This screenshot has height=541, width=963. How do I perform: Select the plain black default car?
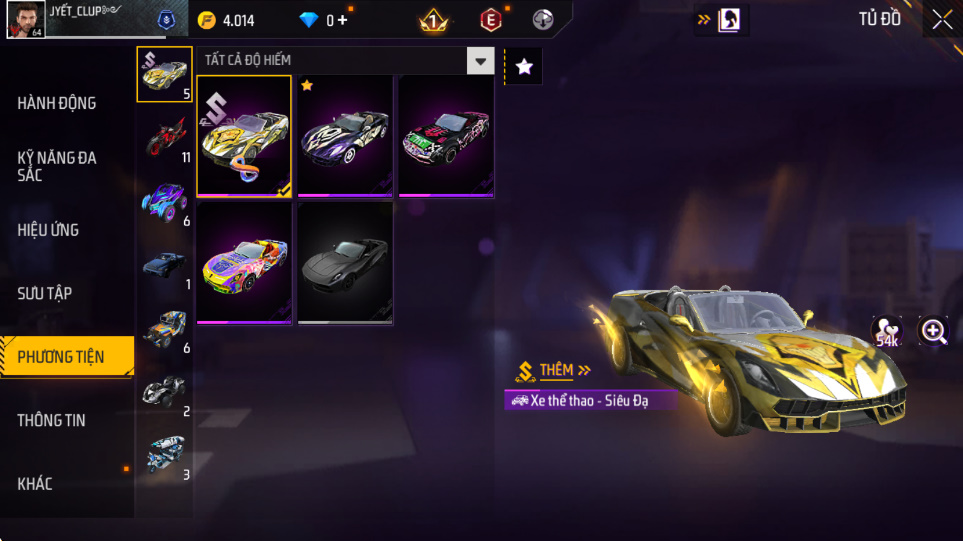(345, 264)
